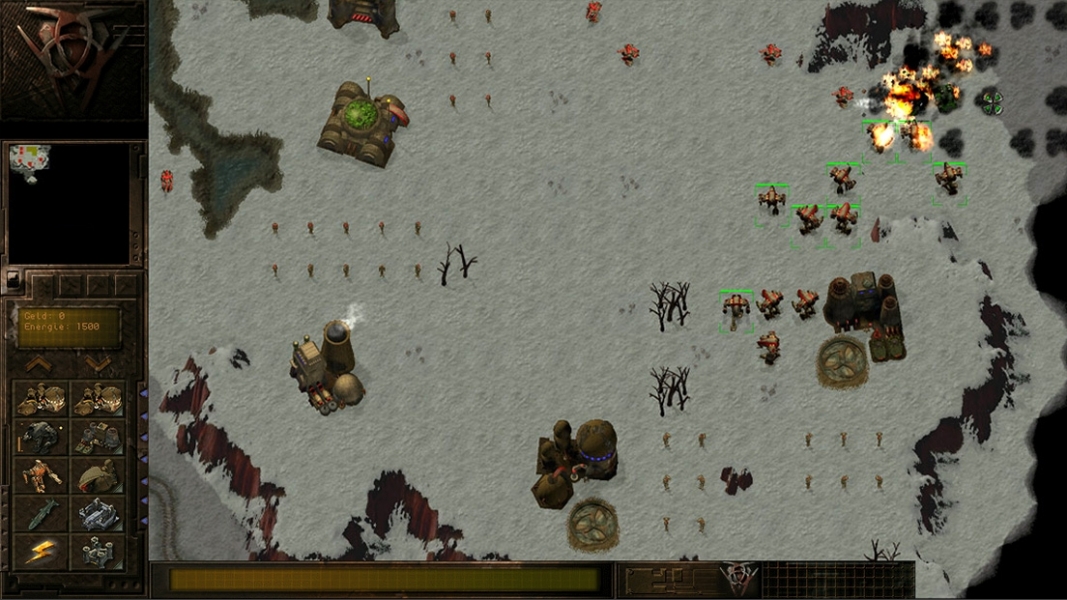Choose the gray turret tower build icon
The image size is (1067, 600).
pyautogui.click(x=98, y=551)
